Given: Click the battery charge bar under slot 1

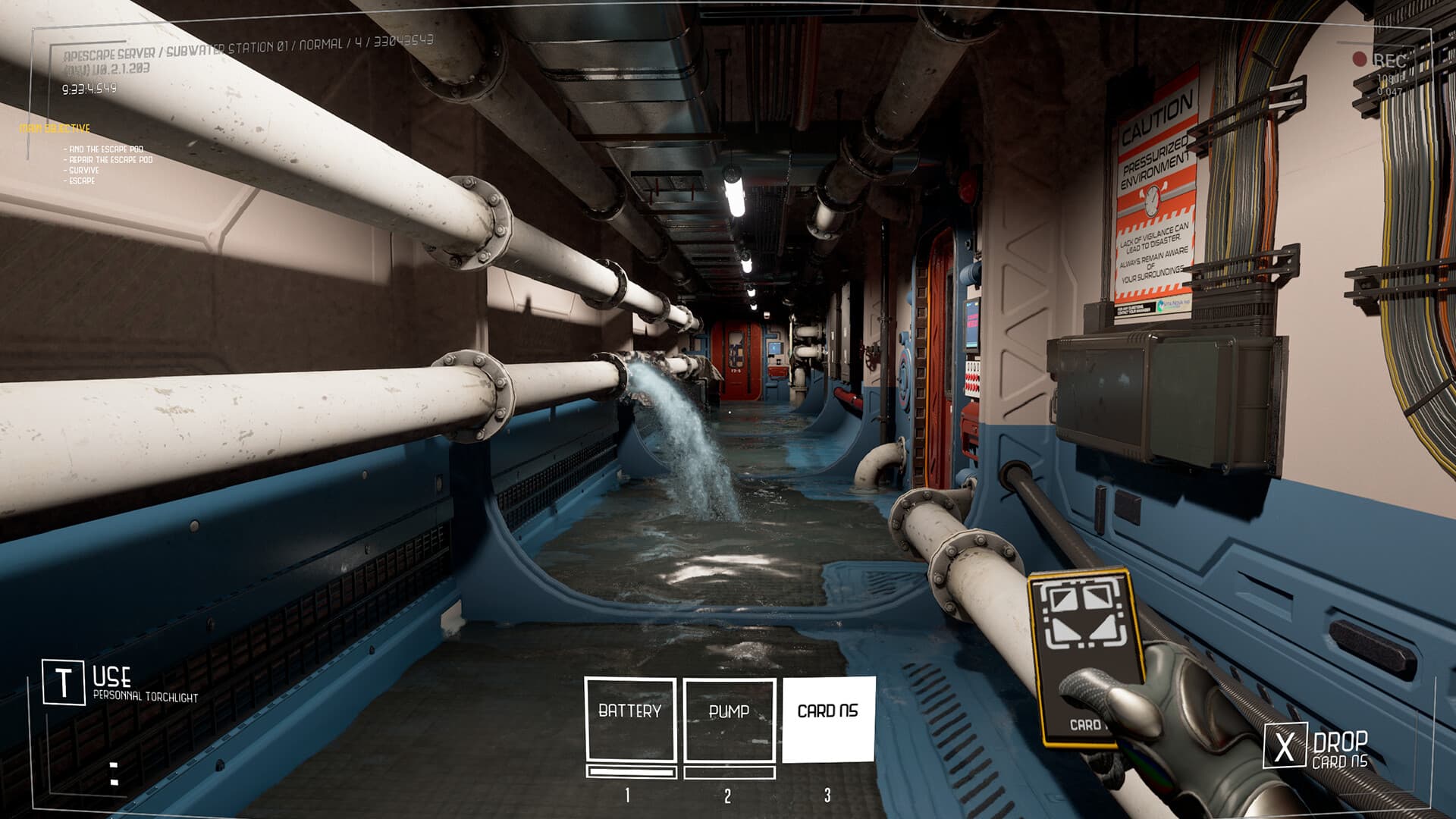Looking at the screenshot, I should (x=629, y=770).
